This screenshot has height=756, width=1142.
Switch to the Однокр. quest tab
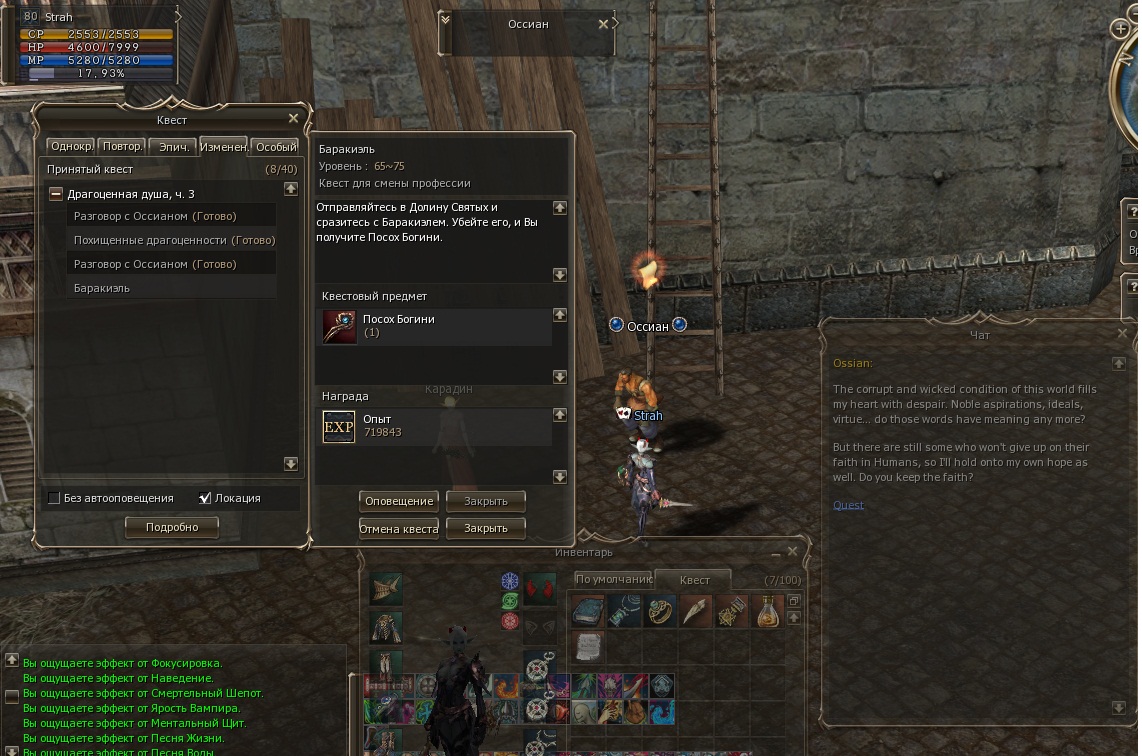tap(71, 147)
